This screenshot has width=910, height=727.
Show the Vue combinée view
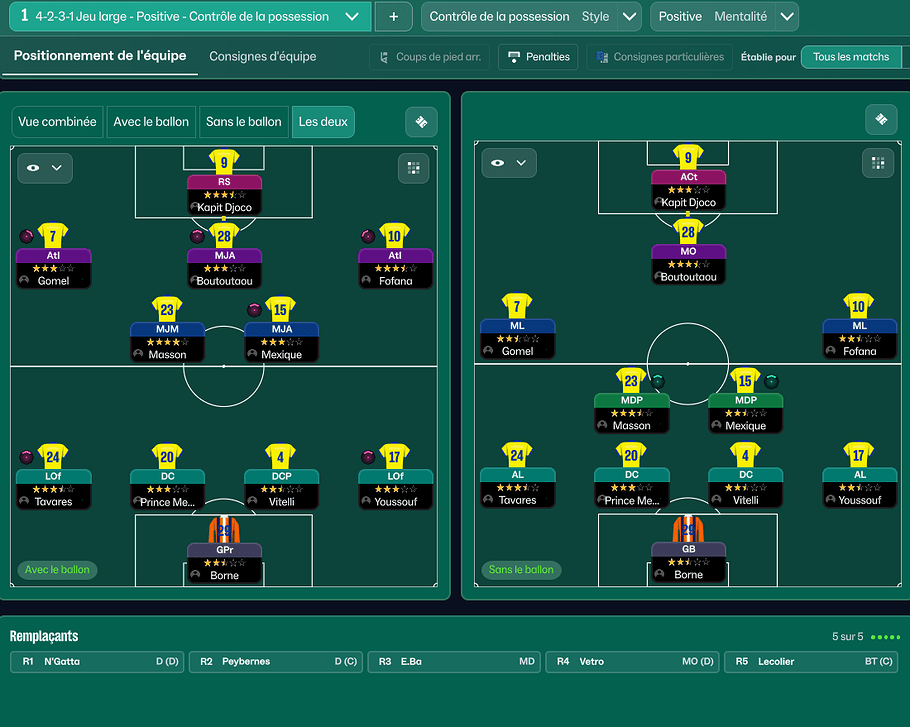point(57,122)
